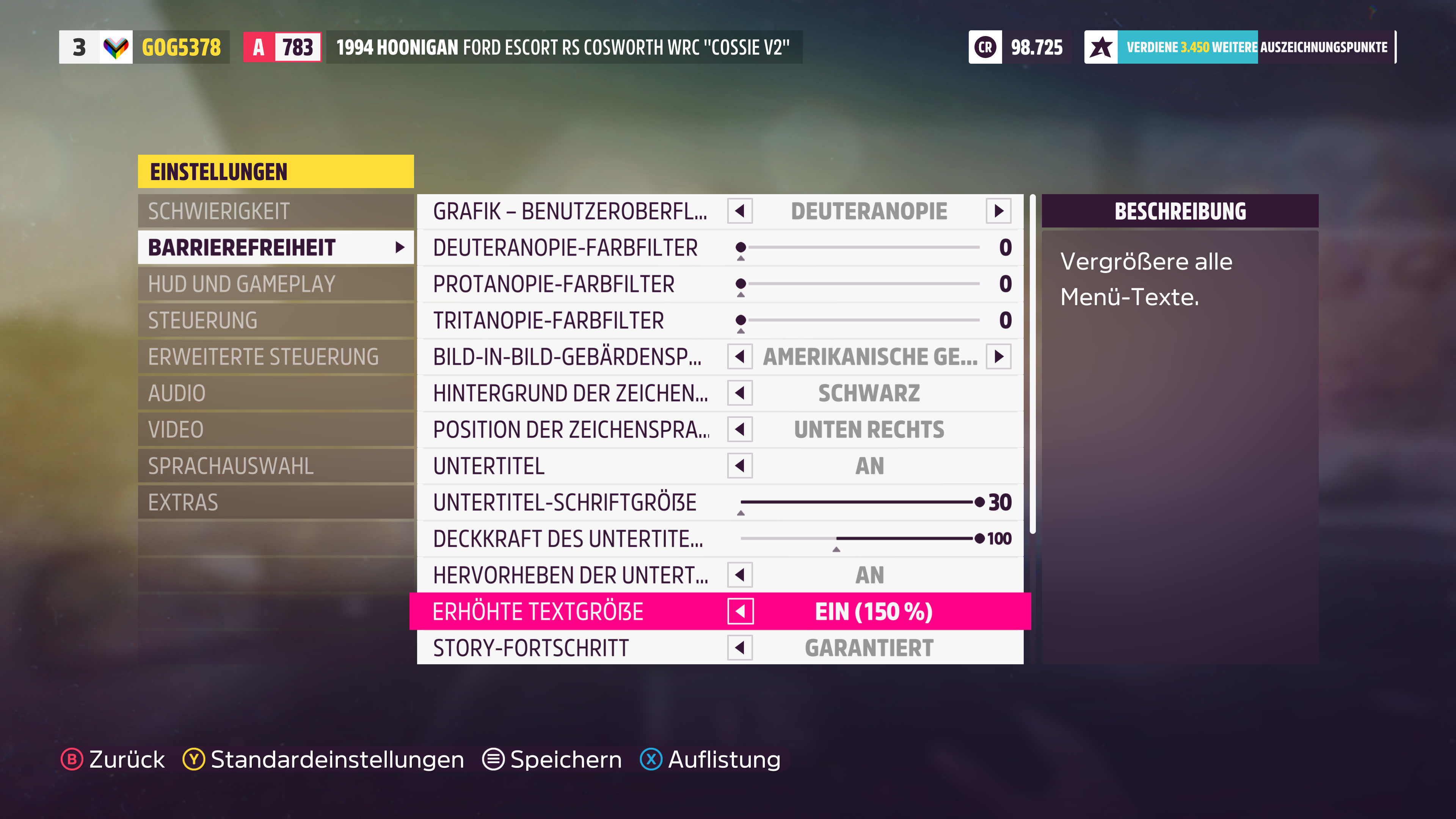Switch to HUD und Gameplay settings
Image resolution: width=1456 pixels, height=819 pixels.
[275, 284]
